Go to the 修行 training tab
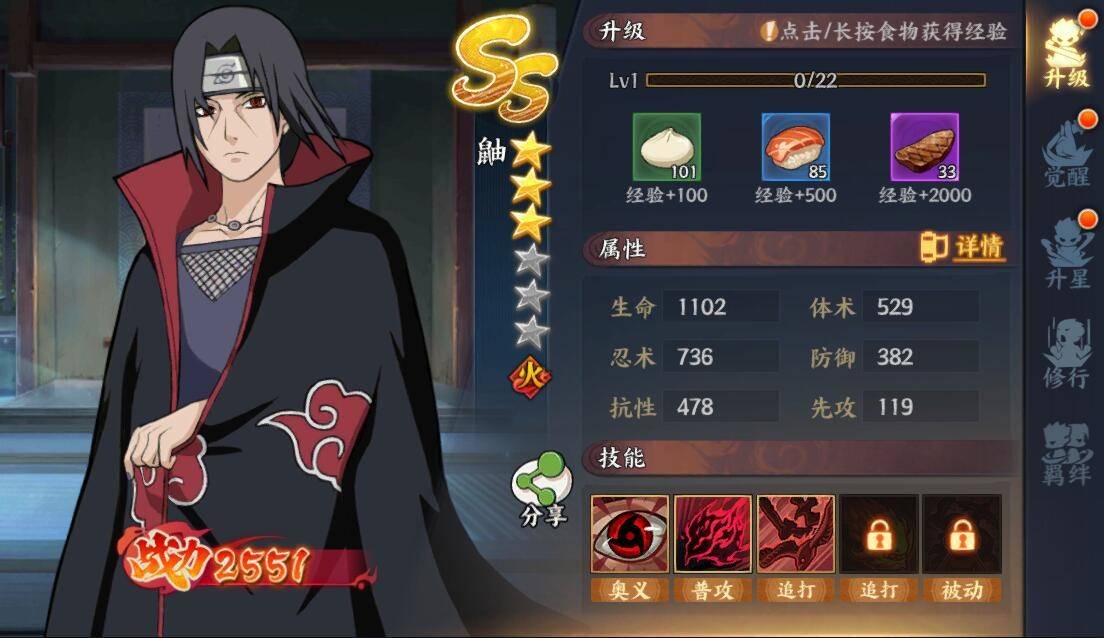Viewport: 1104px width, 638px height. [1065, 355]
